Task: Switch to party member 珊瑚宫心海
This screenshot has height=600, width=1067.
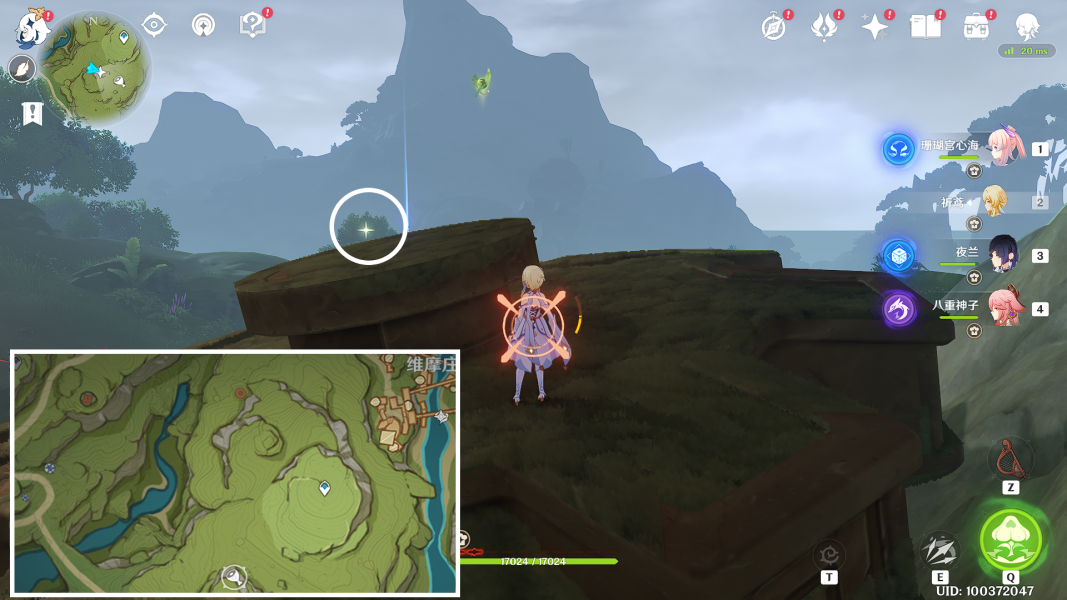Action: click(1004, 148)
